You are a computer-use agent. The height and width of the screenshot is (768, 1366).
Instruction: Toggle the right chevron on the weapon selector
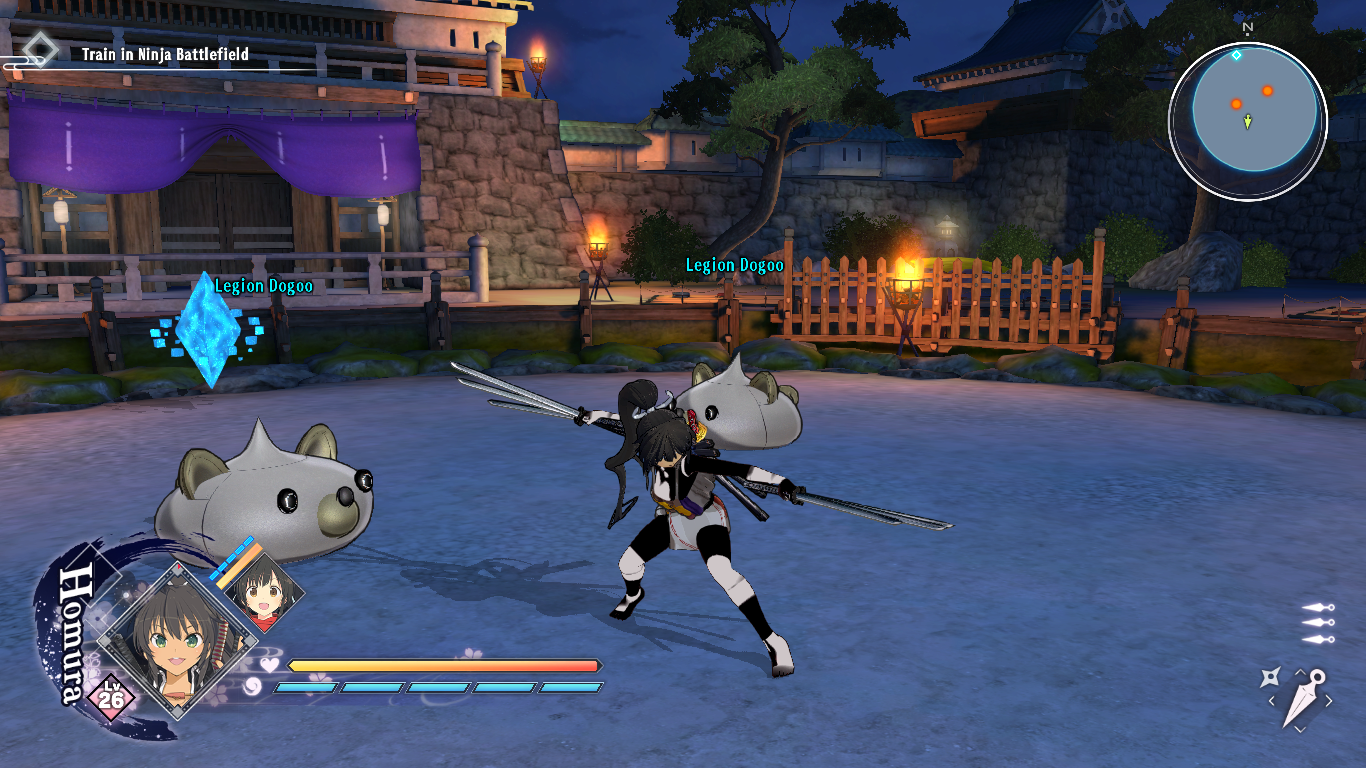pyautogui.click(x=1329, y=700)
